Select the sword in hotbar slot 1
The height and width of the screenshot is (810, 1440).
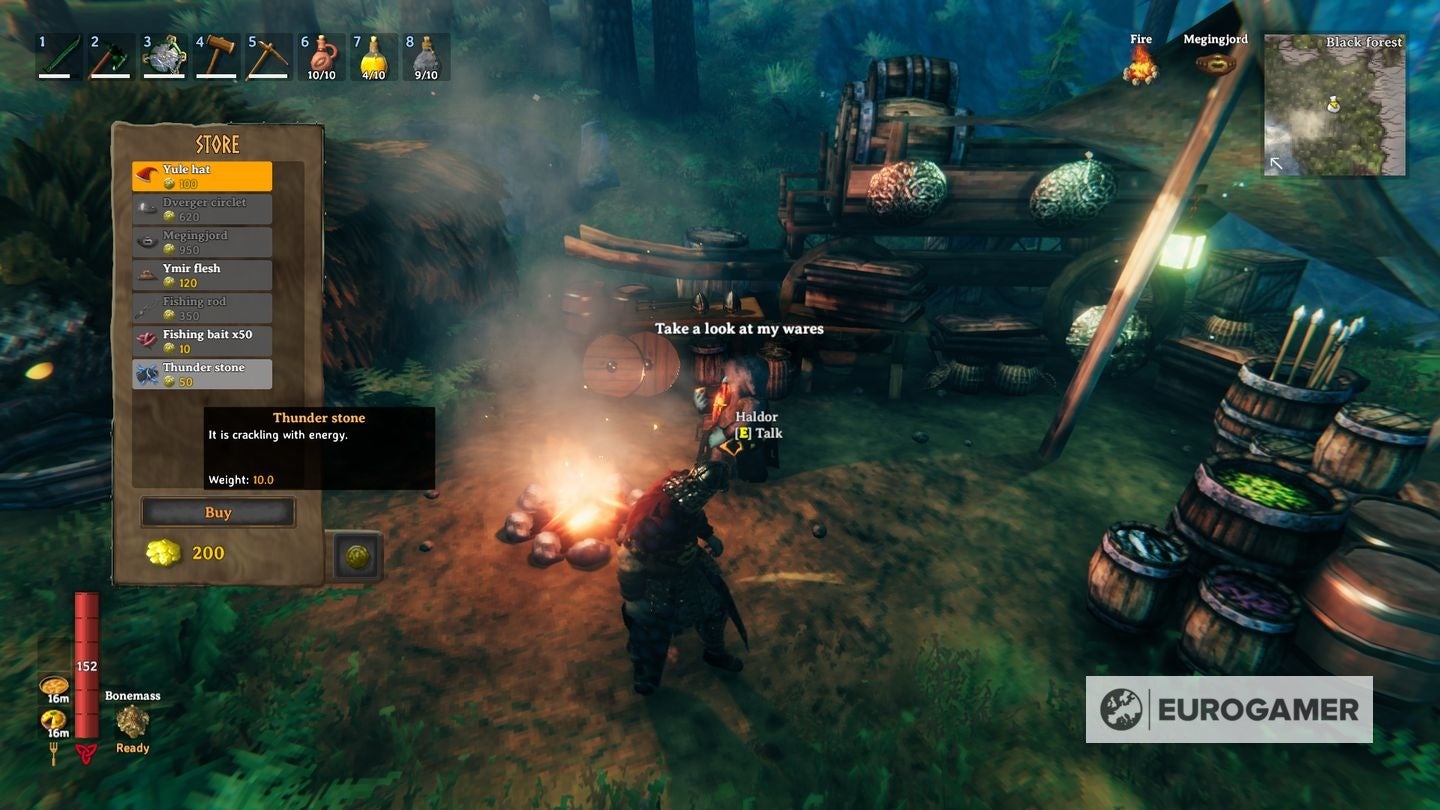point(57,57)
